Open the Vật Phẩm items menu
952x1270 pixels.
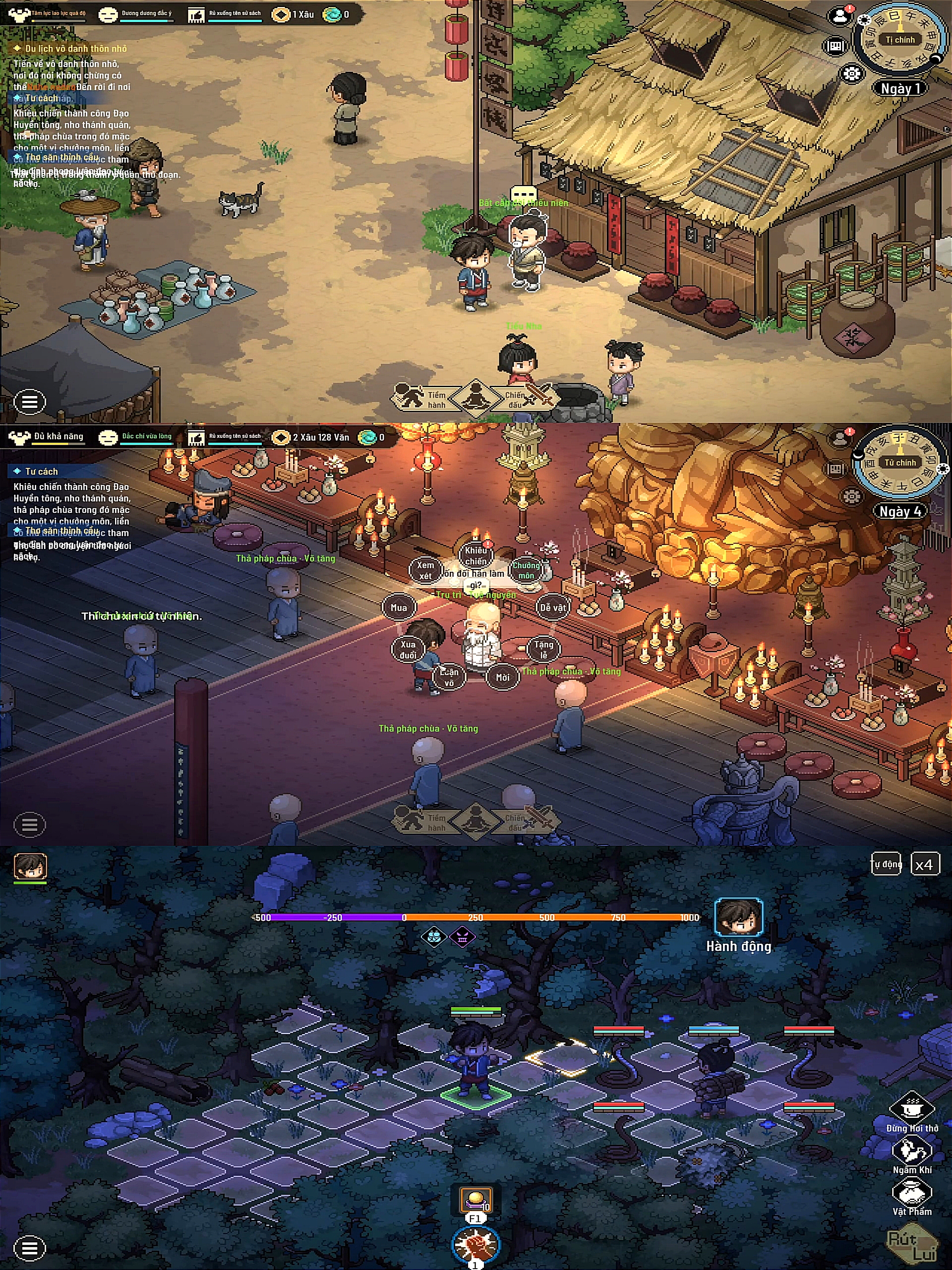(912, 1193)
